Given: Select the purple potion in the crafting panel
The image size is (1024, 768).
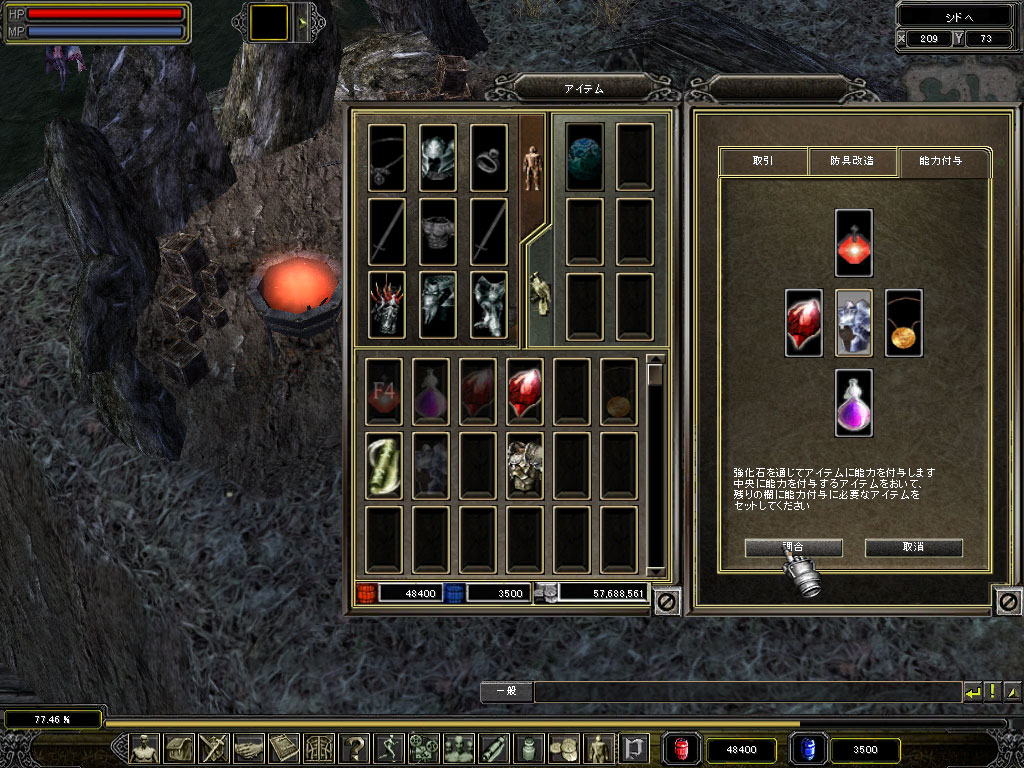Looking at the screenshot, I should [853, 402].
